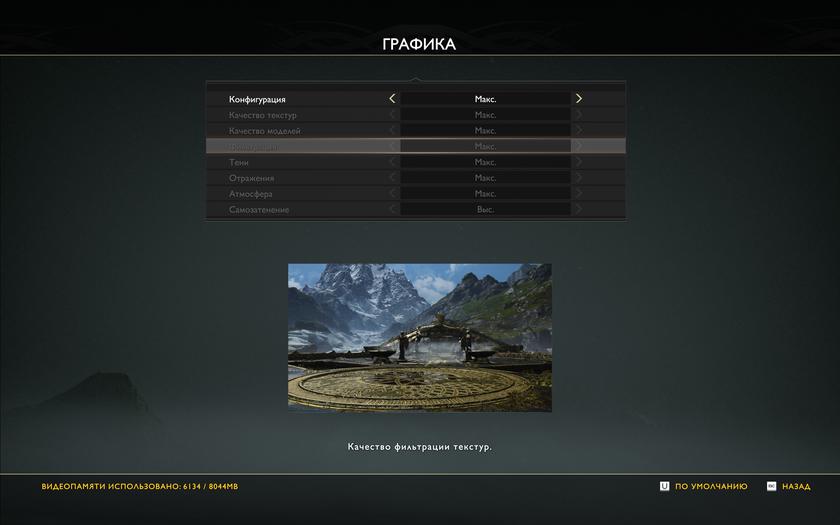Click the mountain temple preview image
840x525 pixels.
(419, 337)
